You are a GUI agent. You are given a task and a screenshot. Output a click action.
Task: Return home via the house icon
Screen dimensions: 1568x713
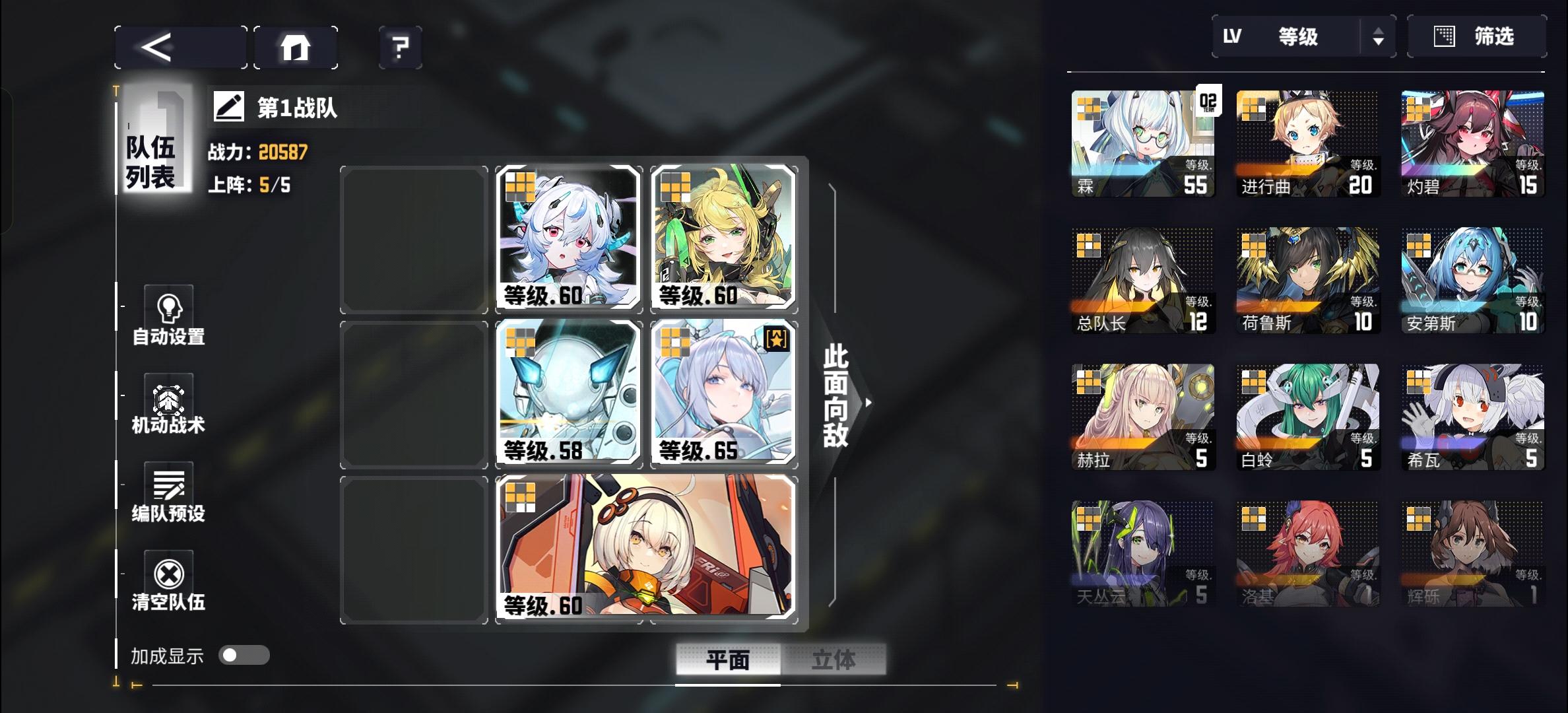point(295,46)
